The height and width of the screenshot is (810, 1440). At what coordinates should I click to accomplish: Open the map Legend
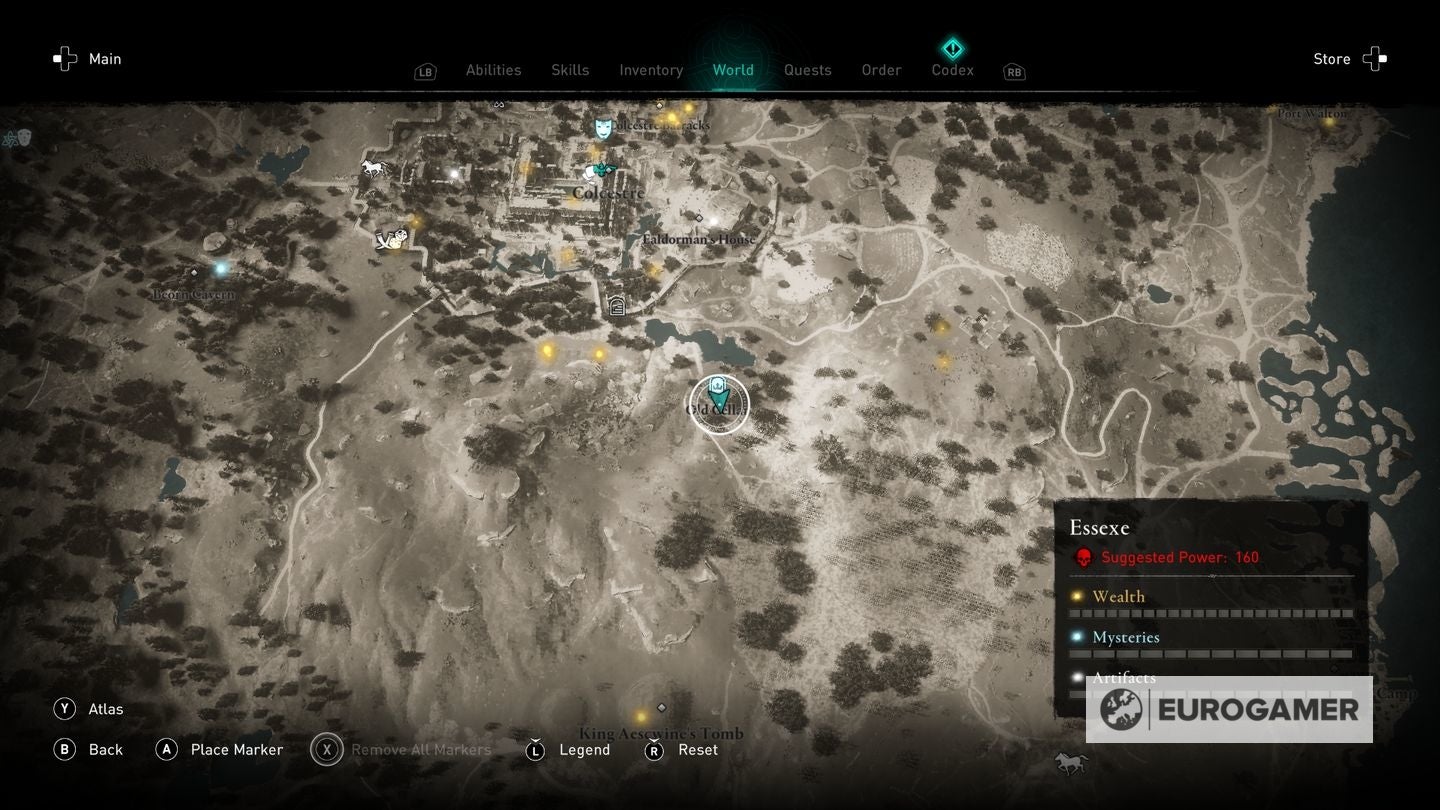coord(583,749)
